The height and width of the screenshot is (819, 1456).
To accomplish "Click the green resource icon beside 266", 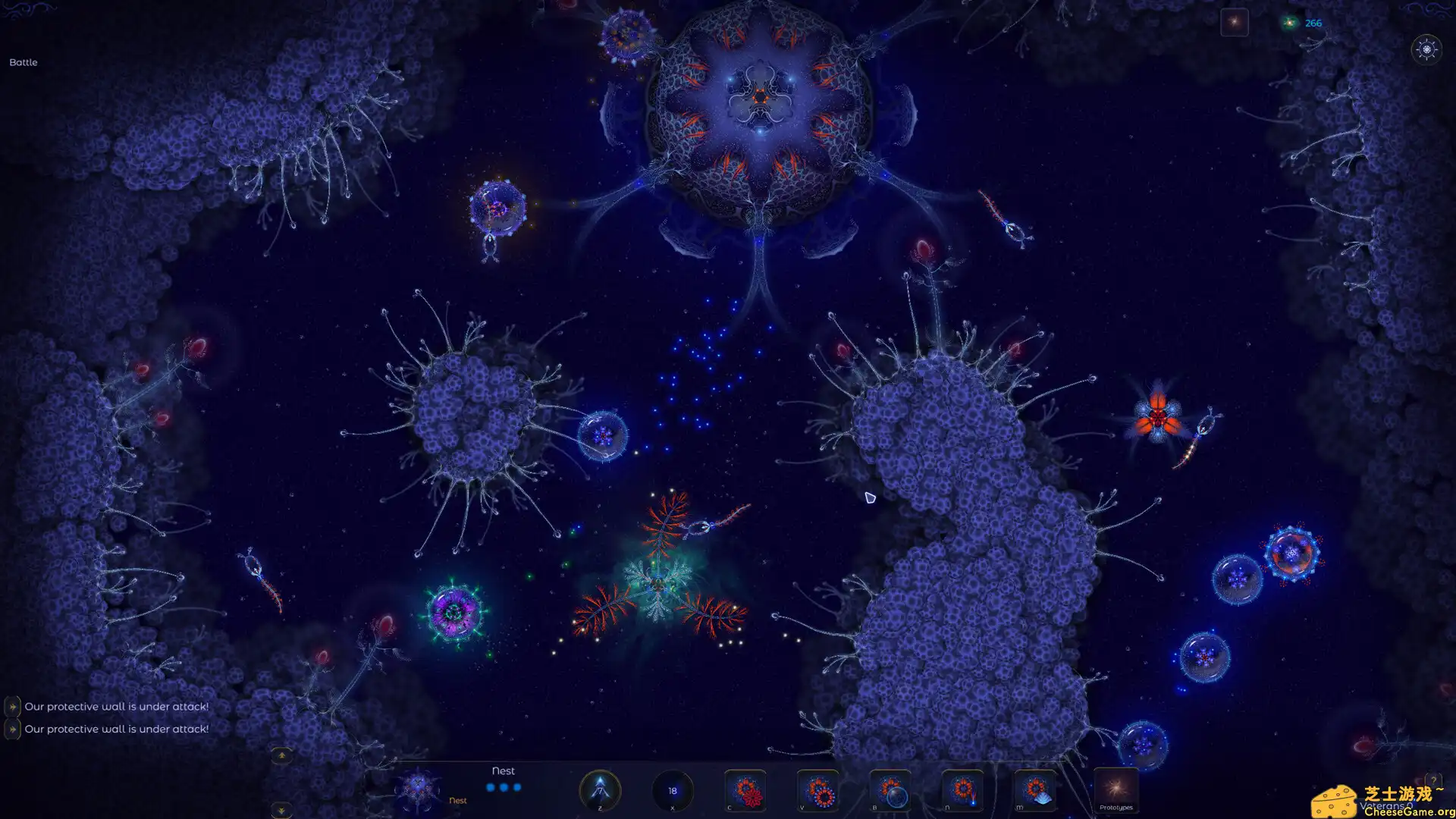I will 1289,23.
